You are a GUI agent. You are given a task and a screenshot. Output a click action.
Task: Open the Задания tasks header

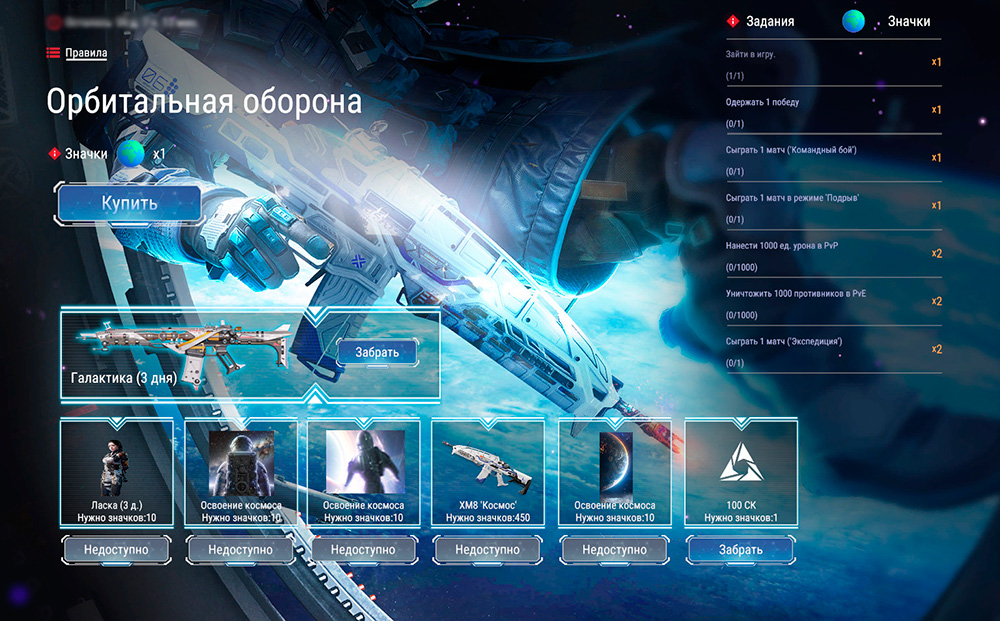(769, 21)
